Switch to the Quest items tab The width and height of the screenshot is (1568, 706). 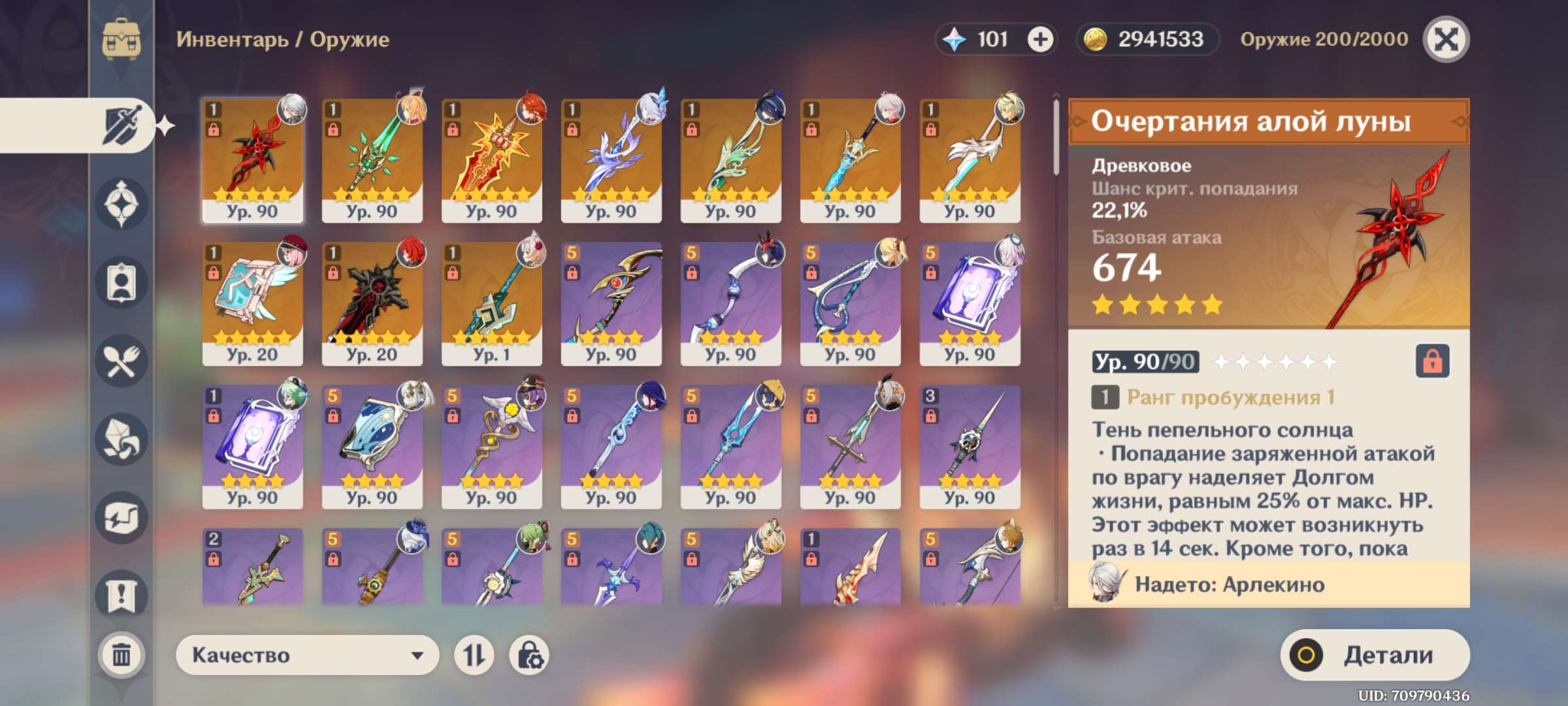pos(122,596)
